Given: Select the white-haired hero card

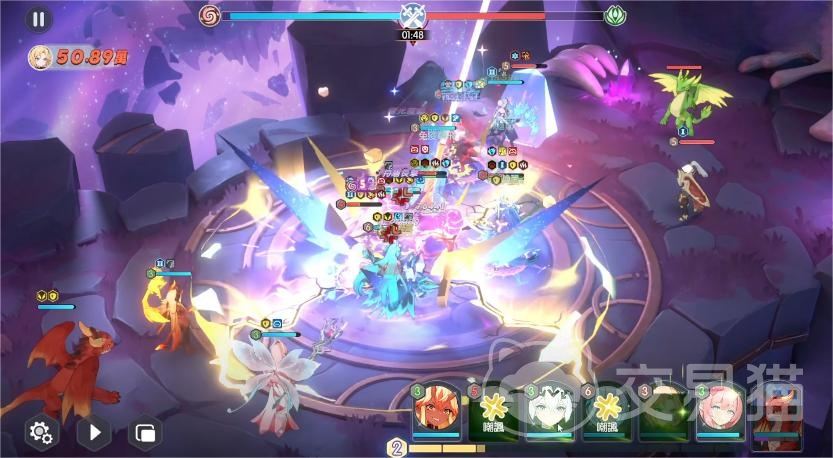Looking at the screenshot, I should pyautogui.click(x=549, y=411).
